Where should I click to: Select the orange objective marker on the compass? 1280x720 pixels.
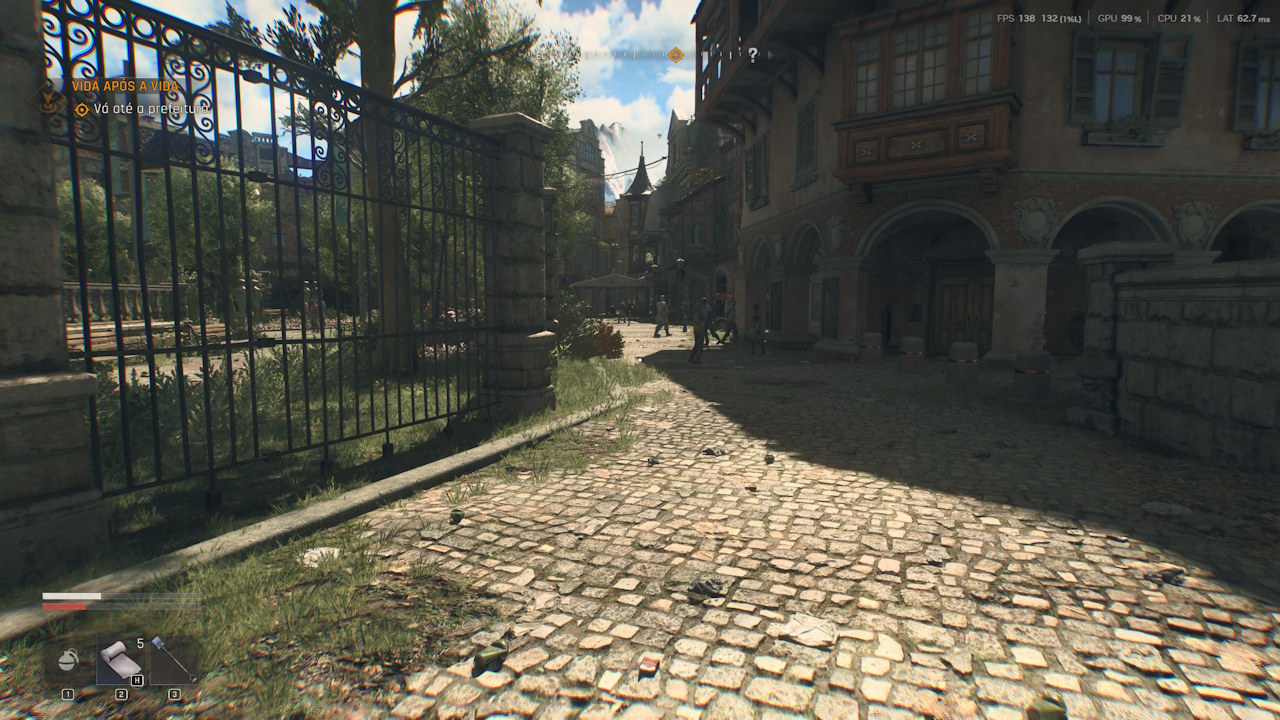pyautogui.click(x=675, y=54)
